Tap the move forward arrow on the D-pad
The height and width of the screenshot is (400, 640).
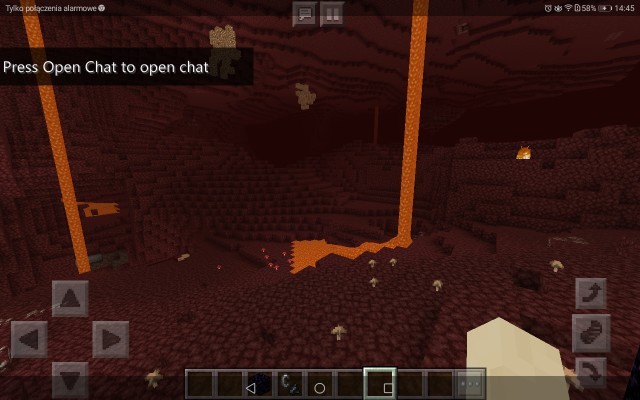(70, 298)
